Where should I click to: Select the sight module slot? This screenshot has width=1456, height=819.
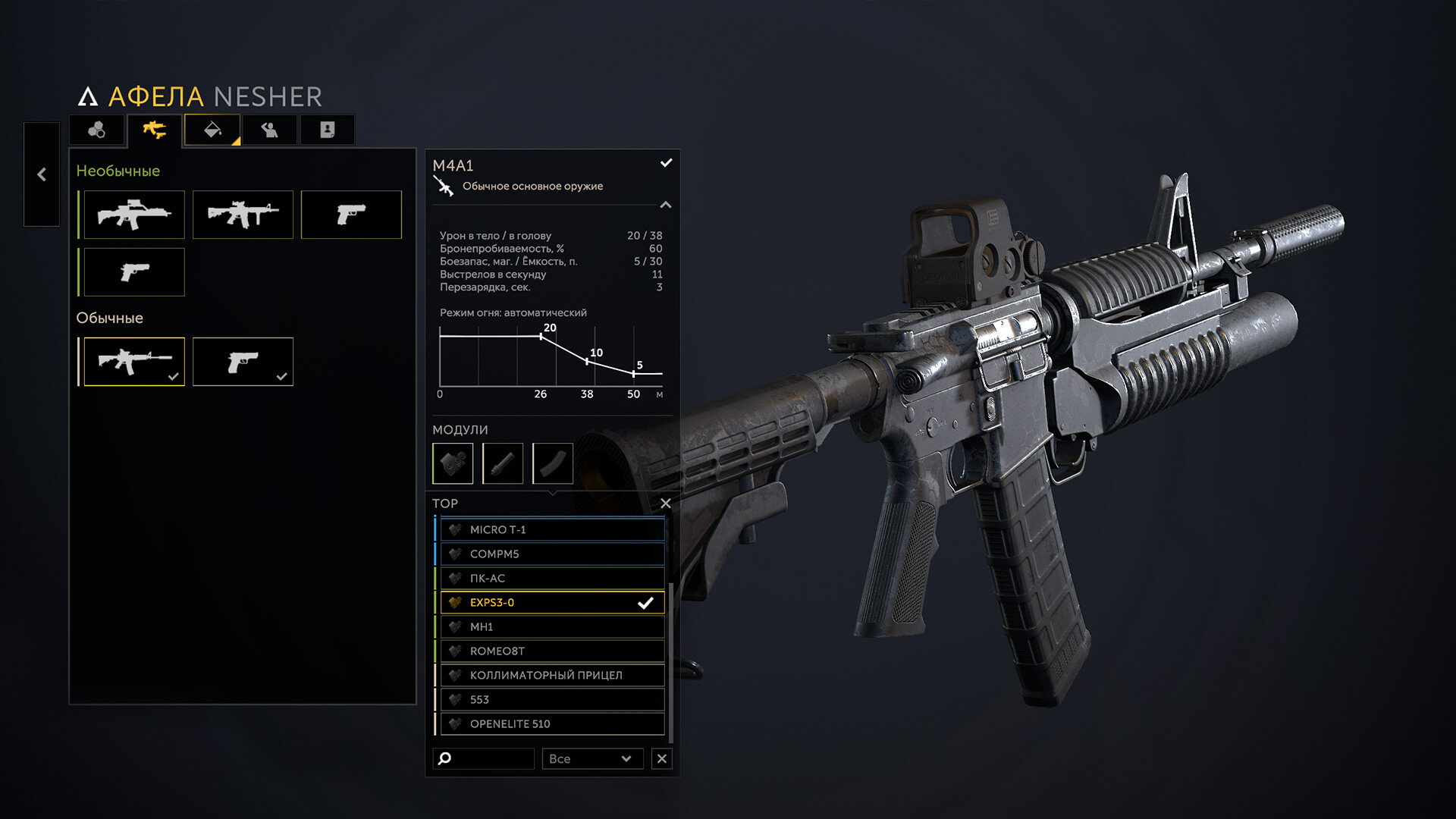(x=453, y=463)
